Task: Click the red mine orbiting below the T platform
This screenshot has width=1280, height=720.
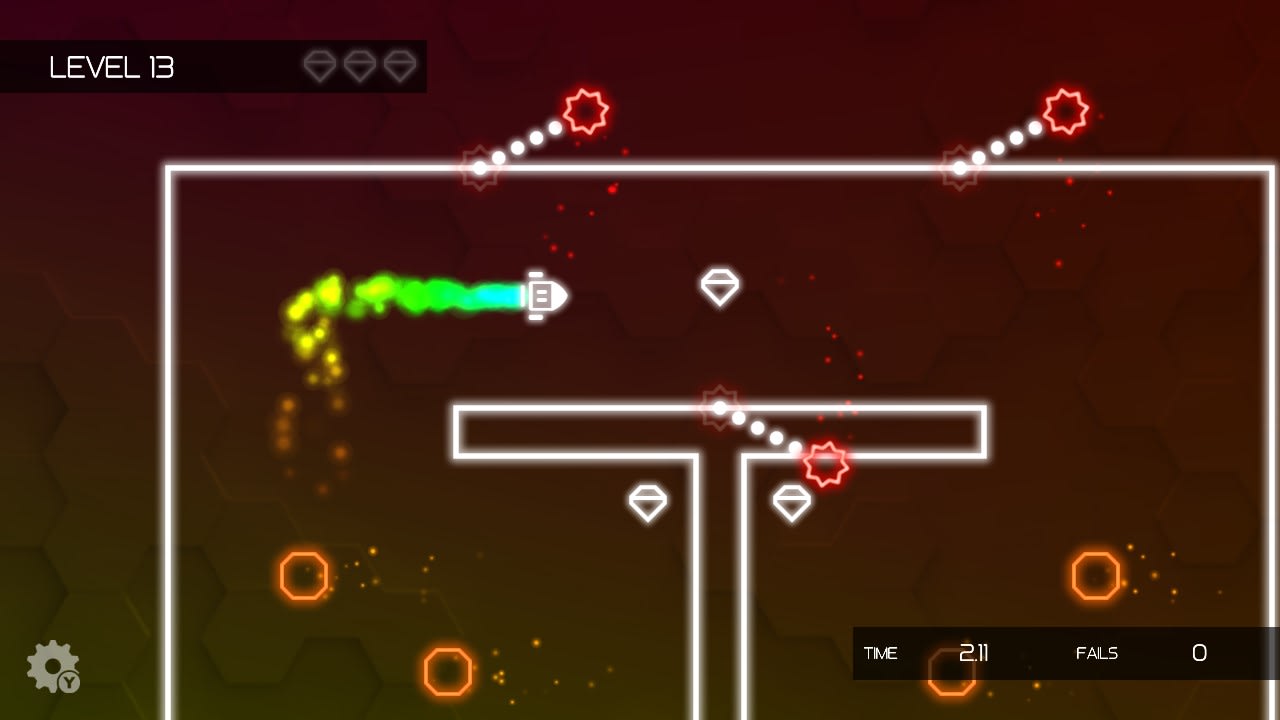Action: [826, 463]
